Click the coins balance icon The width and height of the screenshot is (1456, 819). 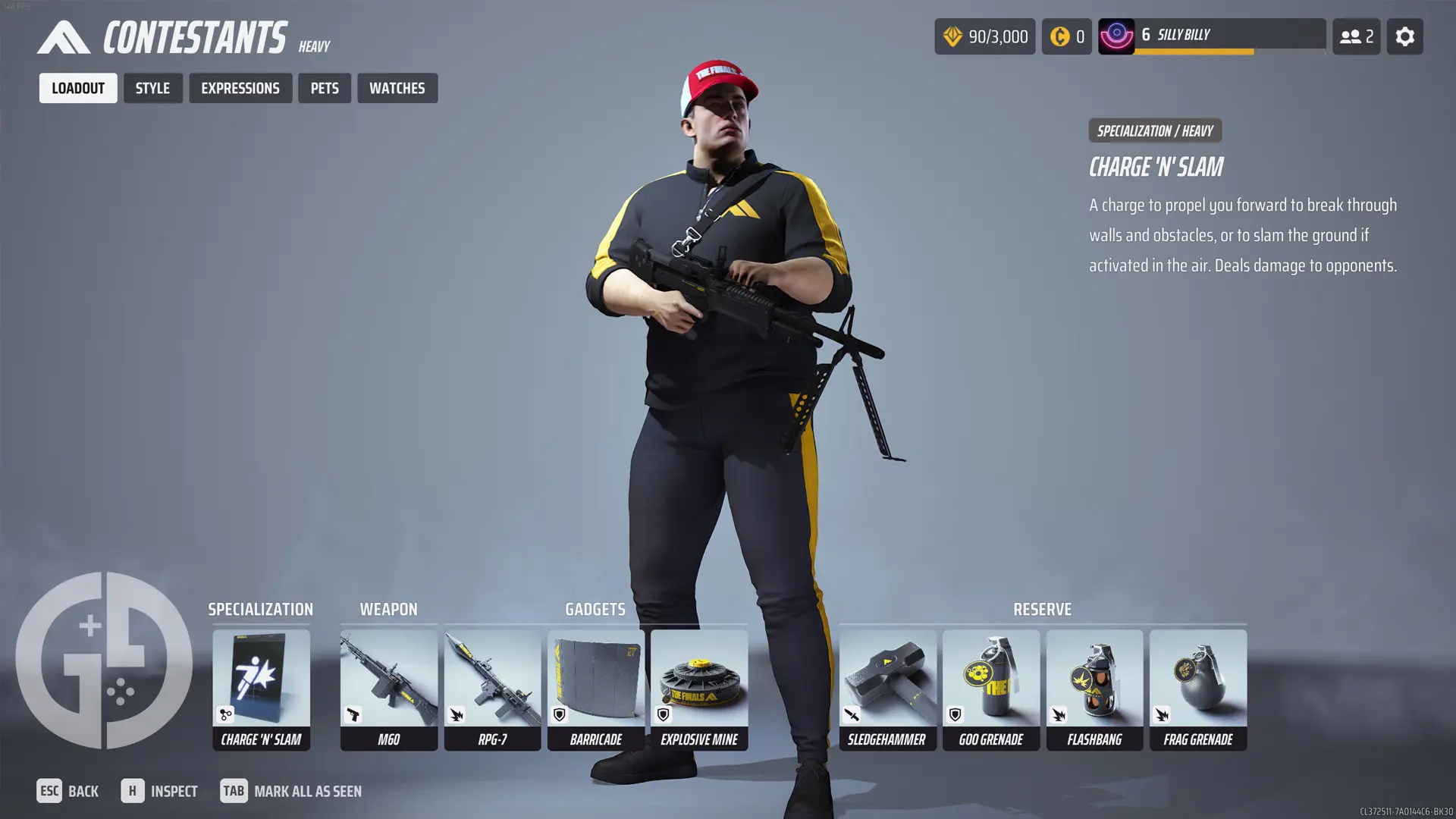tap(1059, 36)
